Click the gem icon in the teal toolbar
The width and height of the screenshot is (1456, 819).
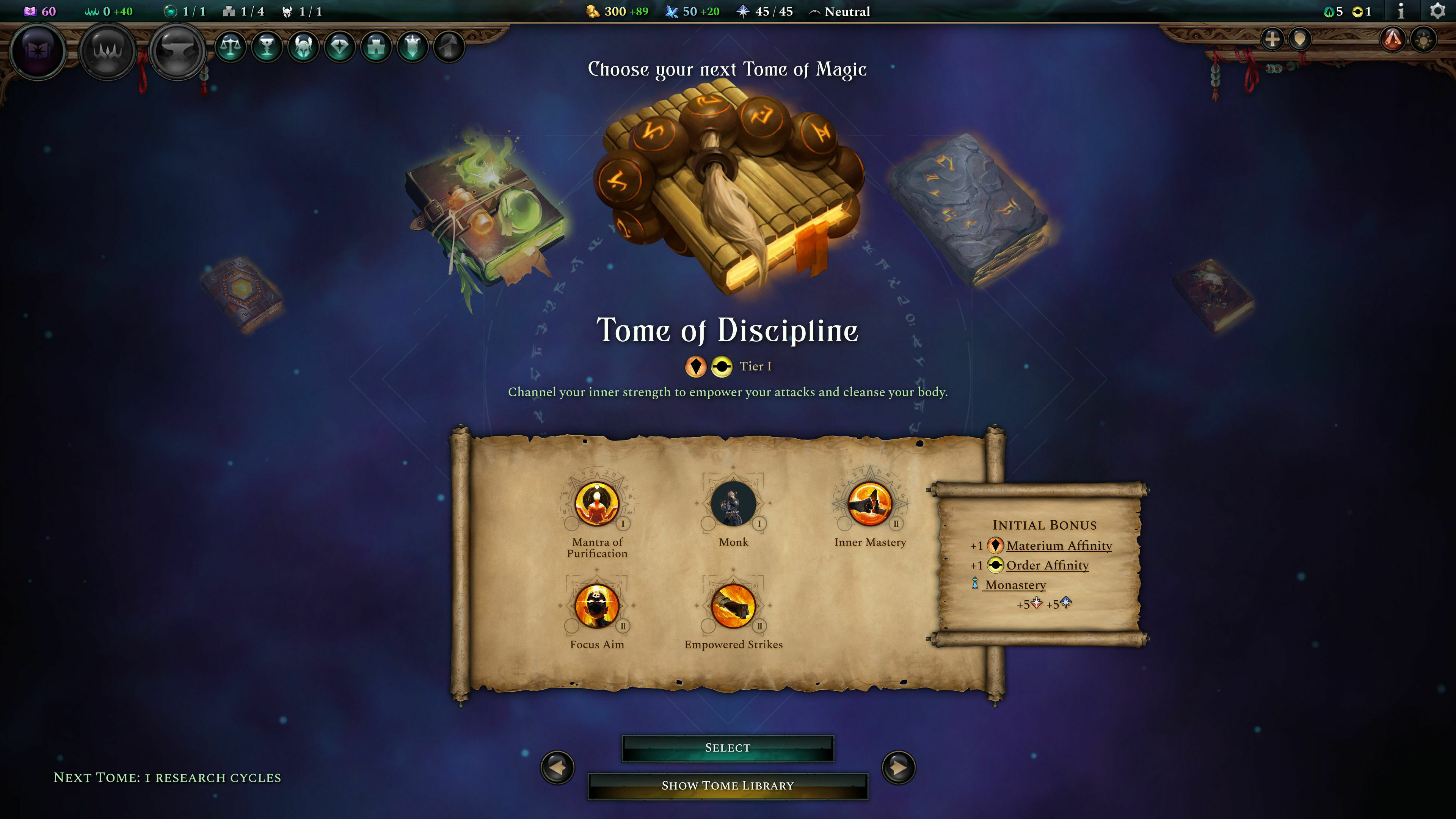coord(340,46)
